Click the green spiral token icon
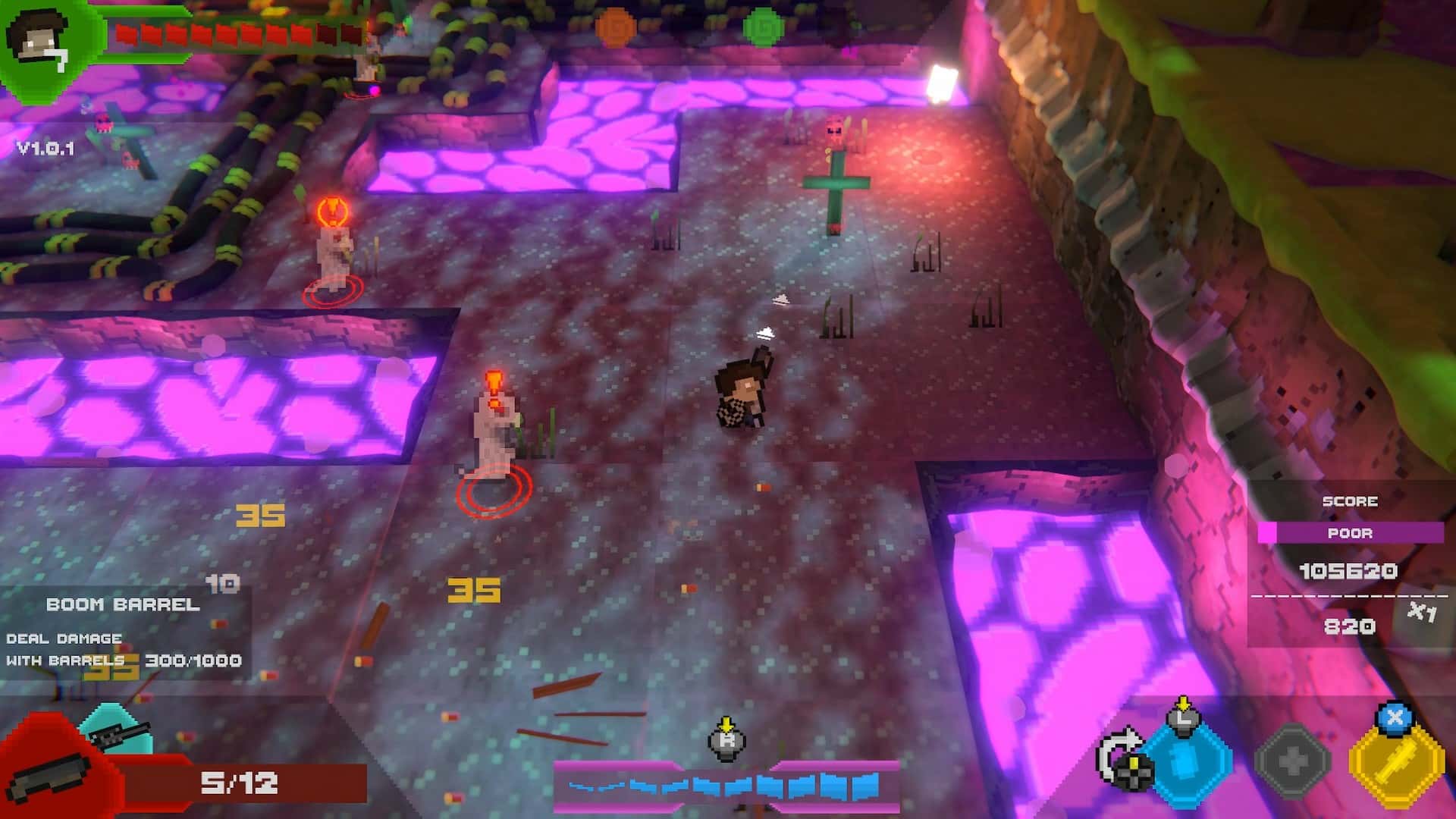The height and width of the screenshot is (819, 1456). pos(762,27)
